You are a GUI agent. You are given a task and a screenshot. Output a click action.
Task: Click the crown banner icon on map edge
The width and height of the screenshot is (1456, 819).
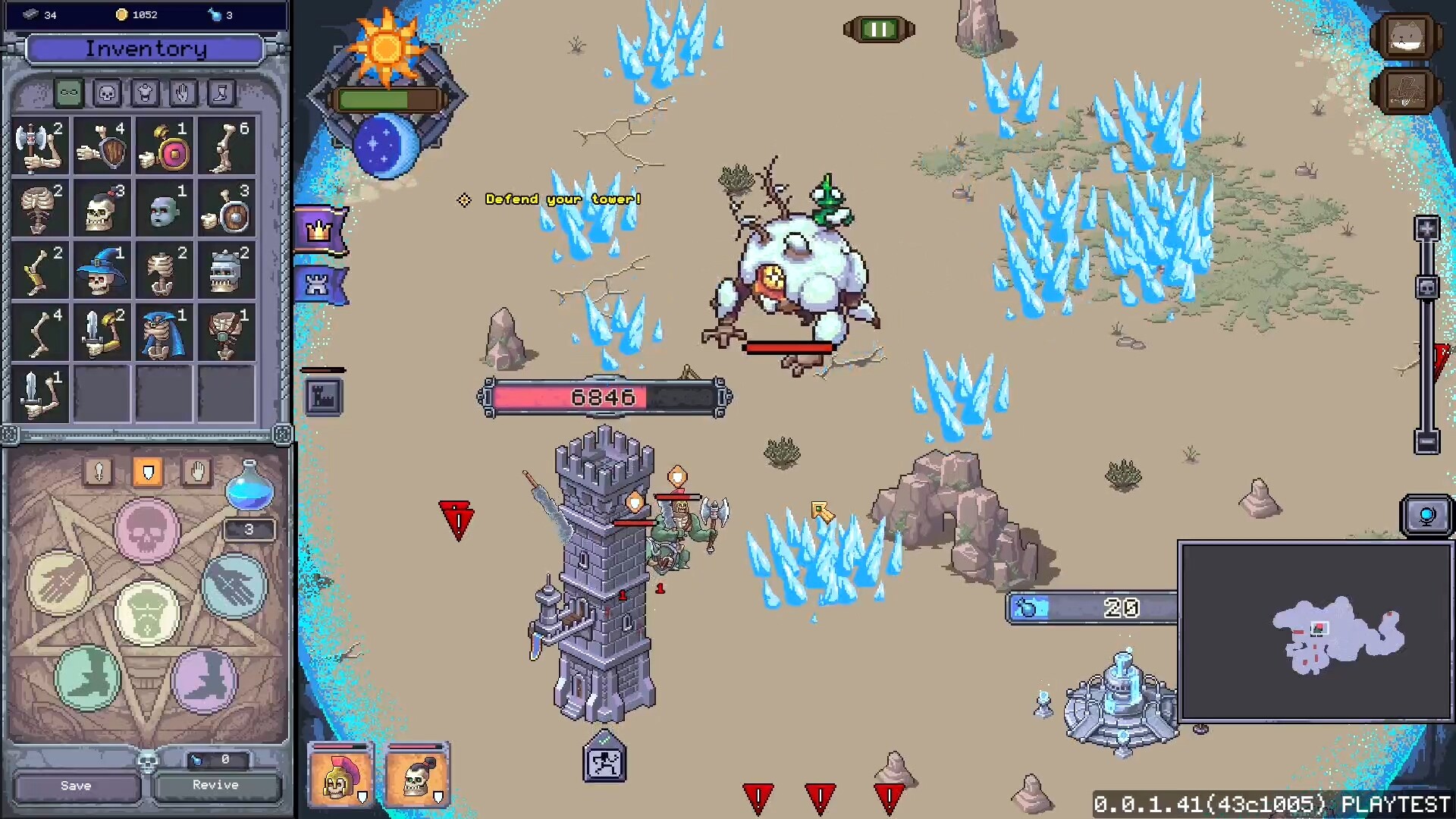[320, 229]
